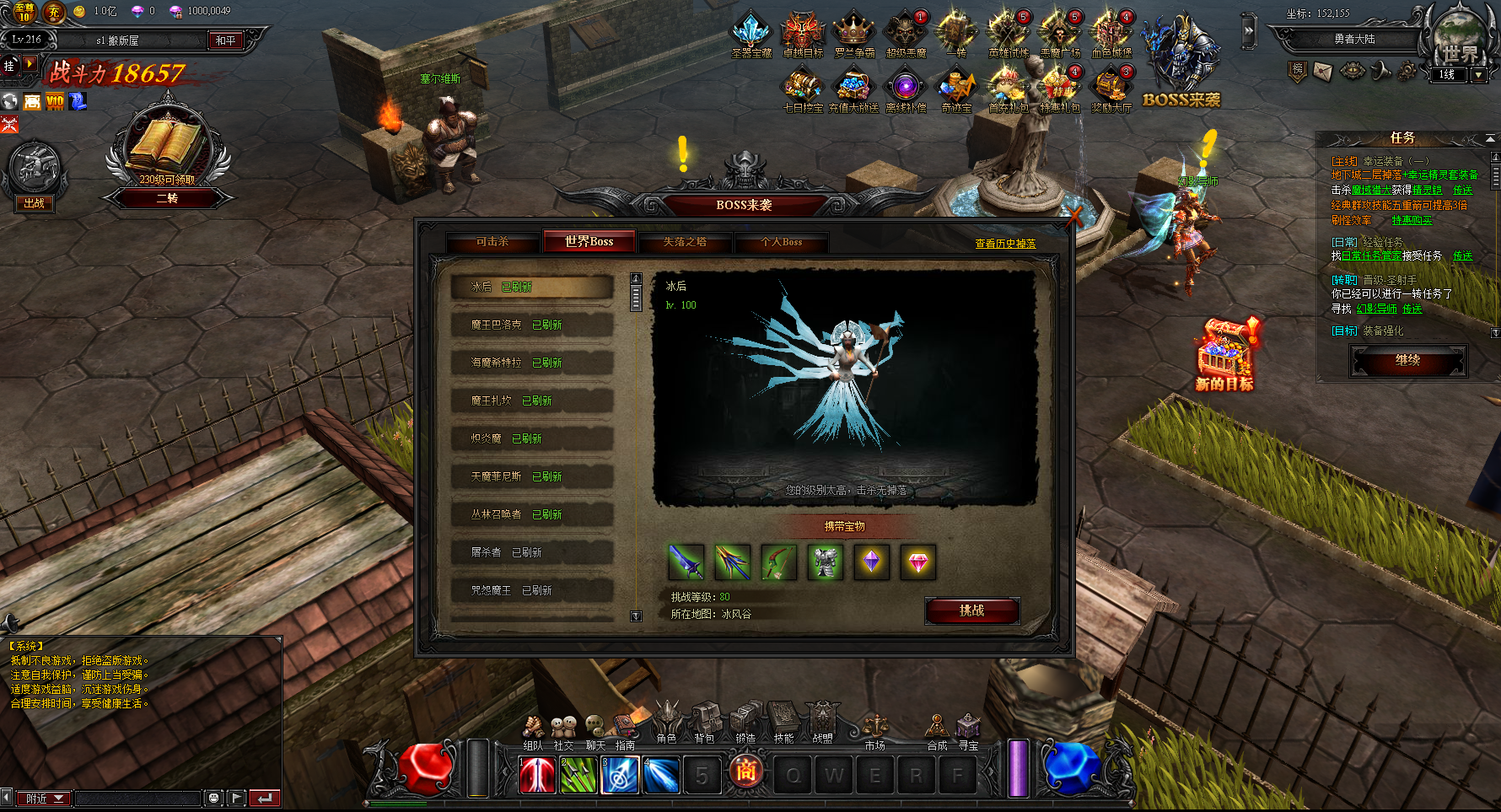Open the 个人Boss tab

coord(781,242)
